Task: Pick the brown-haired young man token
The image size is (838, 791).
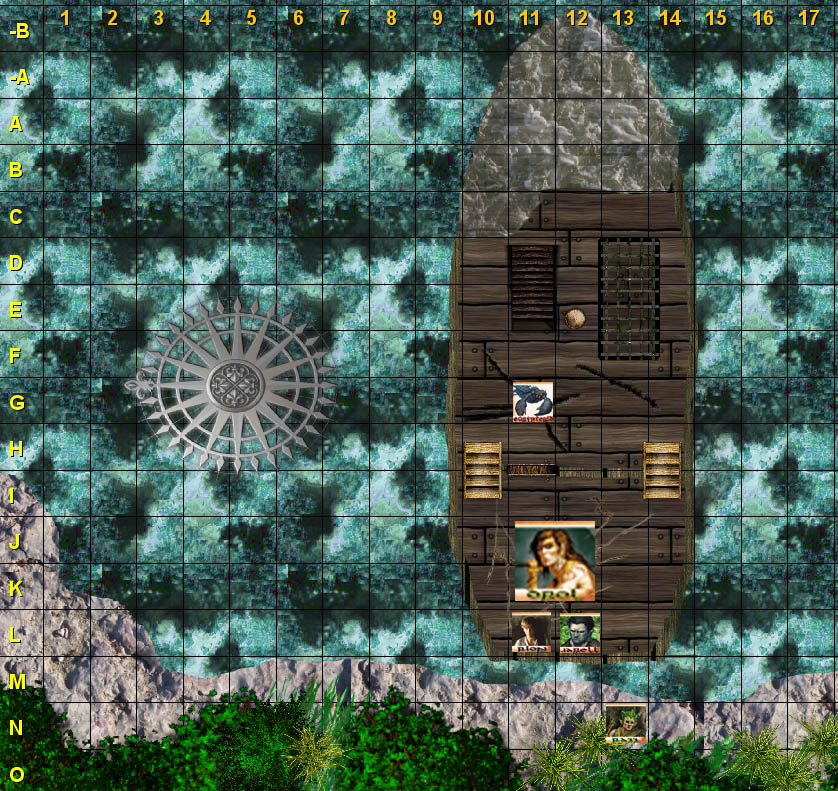Action: [x=530, y=633]
